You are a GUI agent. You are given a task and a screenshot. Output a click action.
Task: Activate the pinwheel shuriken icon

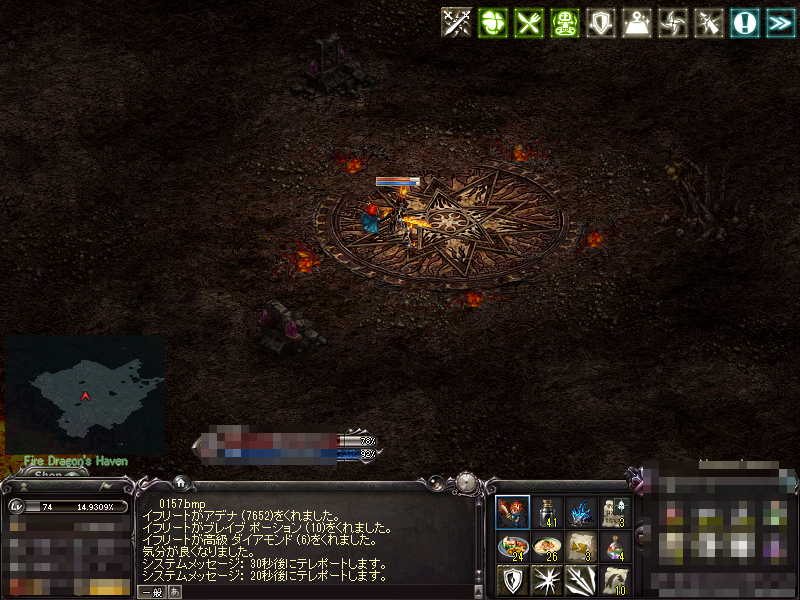click(x=672, y=23)
